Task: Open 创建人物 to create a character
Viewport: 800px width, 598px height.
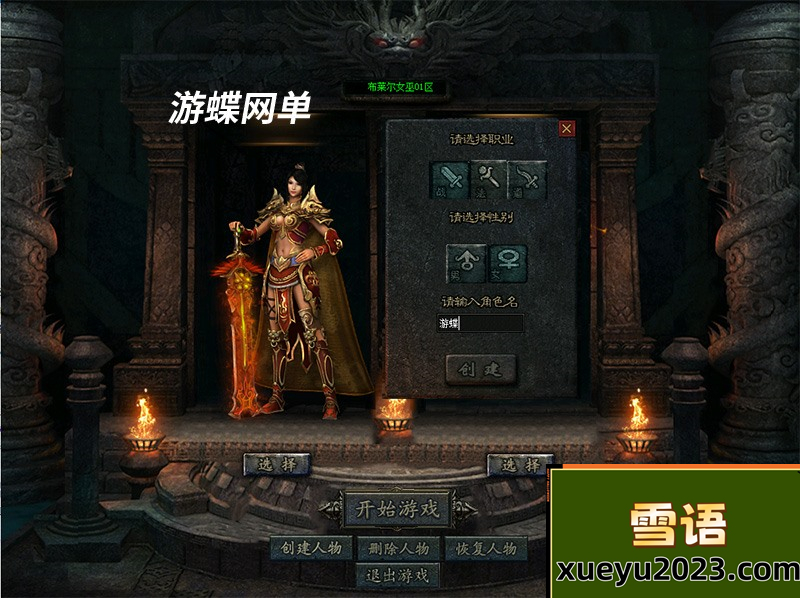Action: (x=311, y=548)
